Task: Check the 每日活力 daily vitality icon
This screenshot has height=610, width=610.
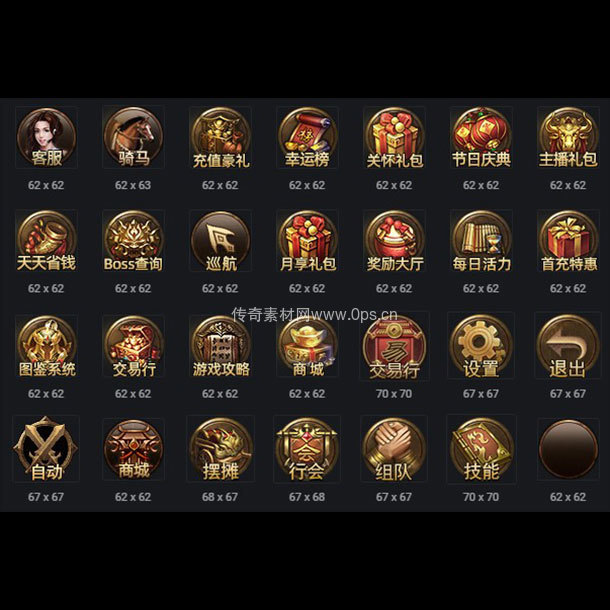Action: coord(481,242)
